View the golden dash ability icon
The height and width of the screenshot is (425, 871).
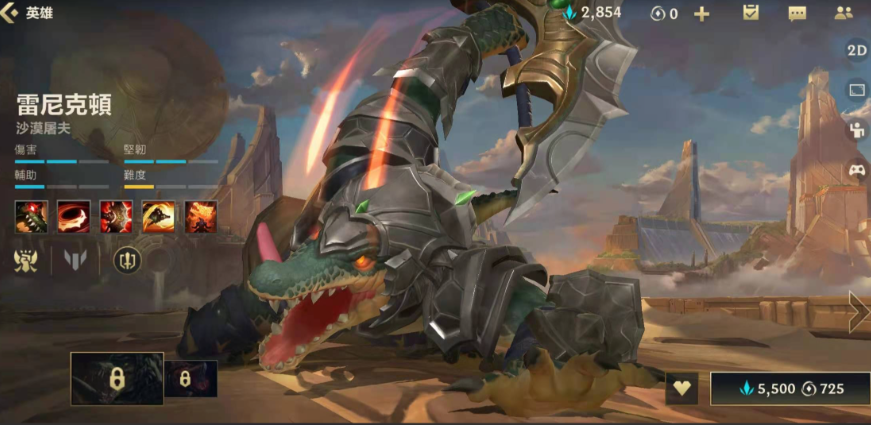click(x=158, y=215)
